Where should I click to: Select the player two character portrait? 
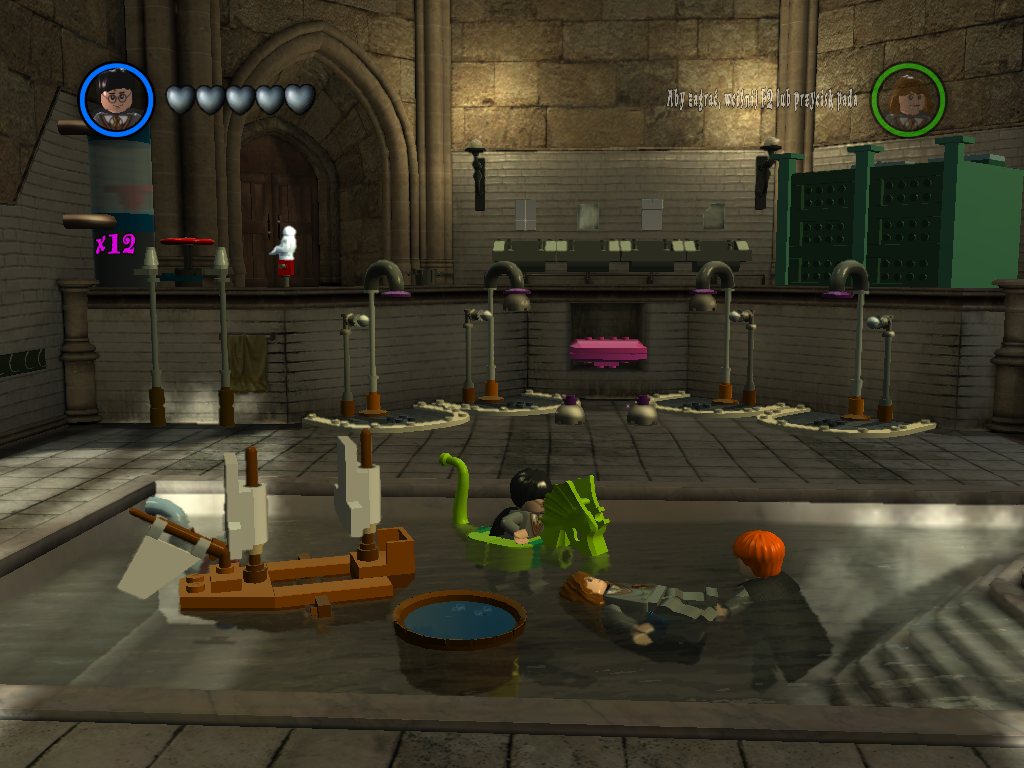tap(908, 100)
